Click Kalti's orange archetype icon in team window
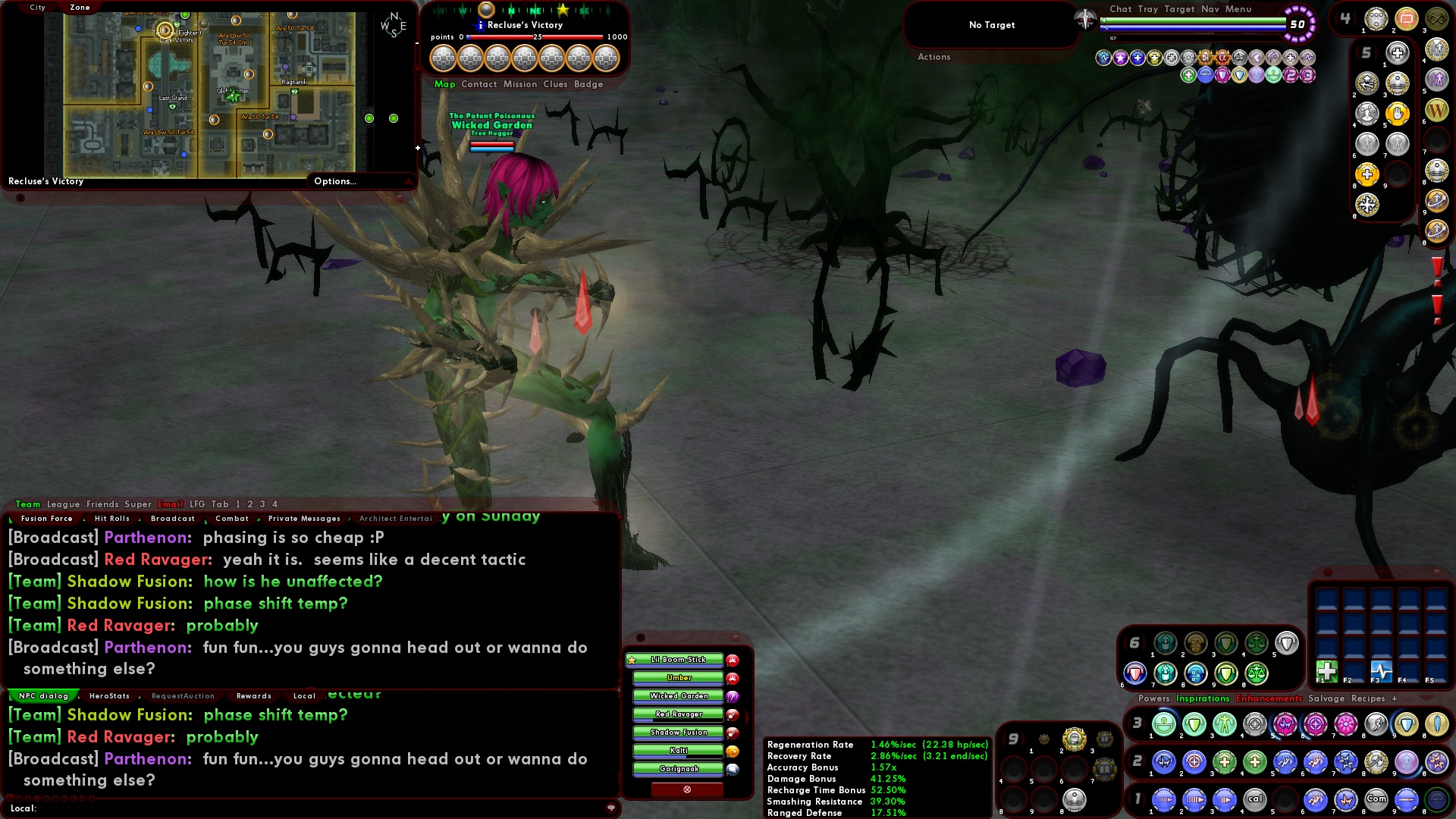 tap(733, 752)
